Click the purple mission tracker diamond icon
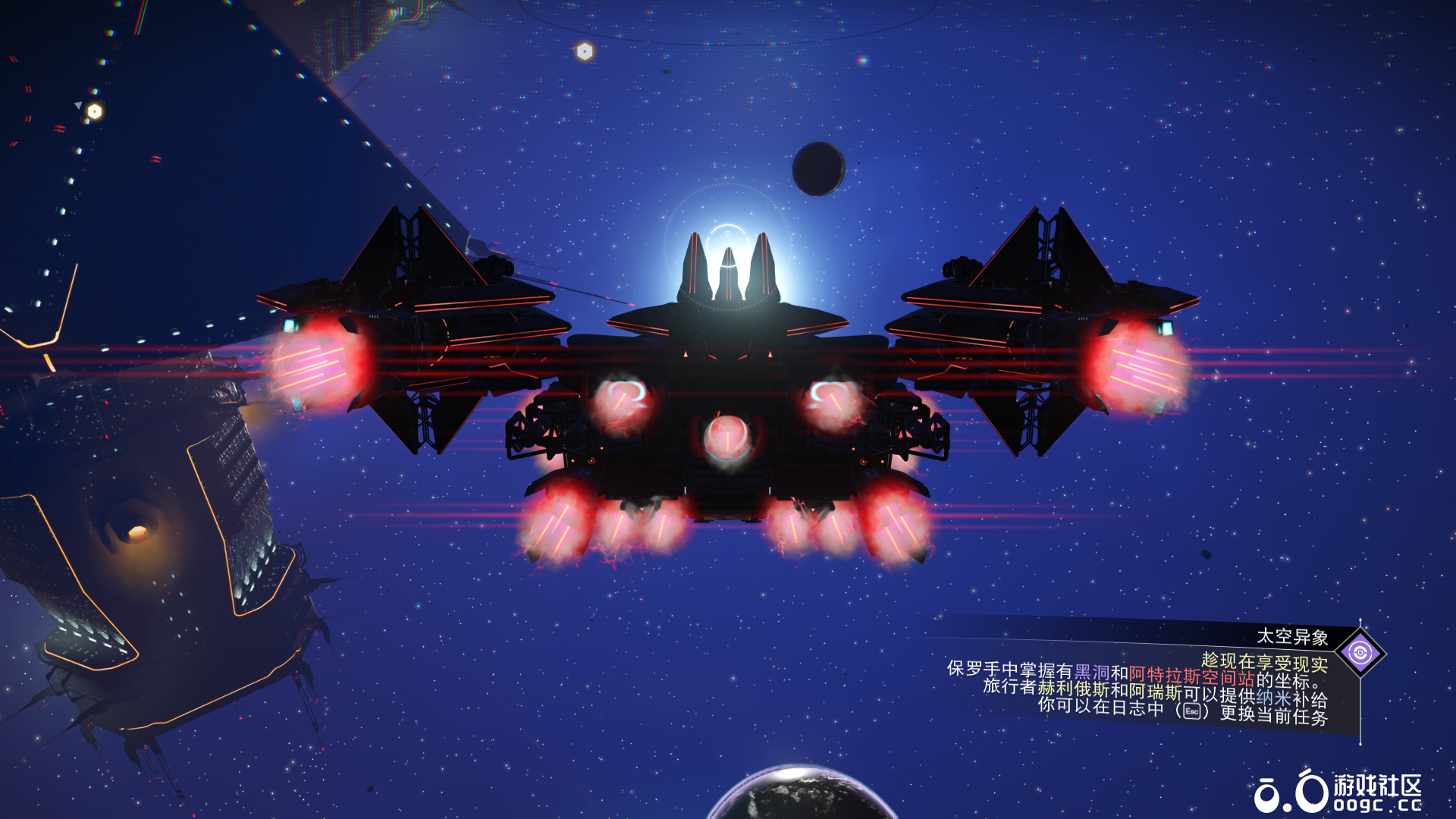The image size is (1456, 819). click(x=1360, y=653)
